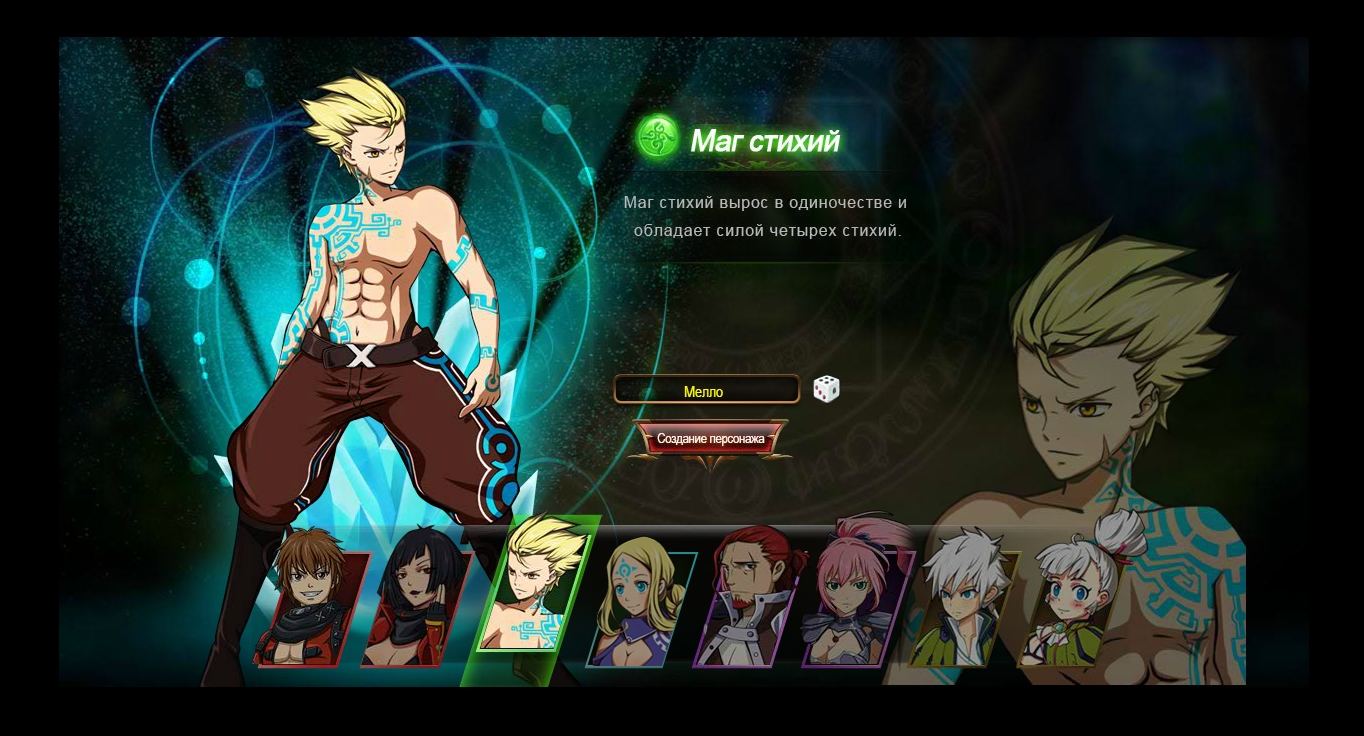1364x736 pixels.
Task: Roll the dice for a random name
Action: click(826, 389)
